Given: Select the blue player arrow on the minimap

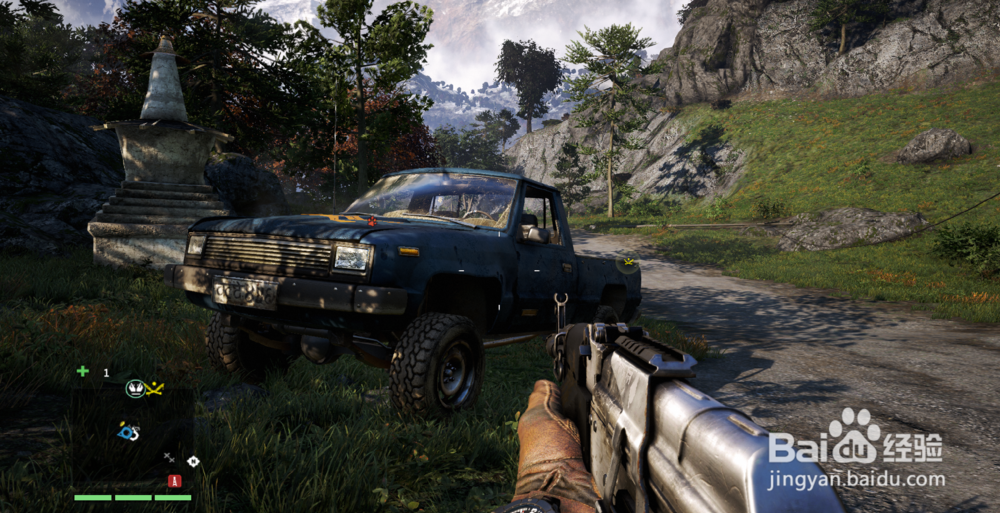Looking at the screenshot, I should [x=127, y=432].
